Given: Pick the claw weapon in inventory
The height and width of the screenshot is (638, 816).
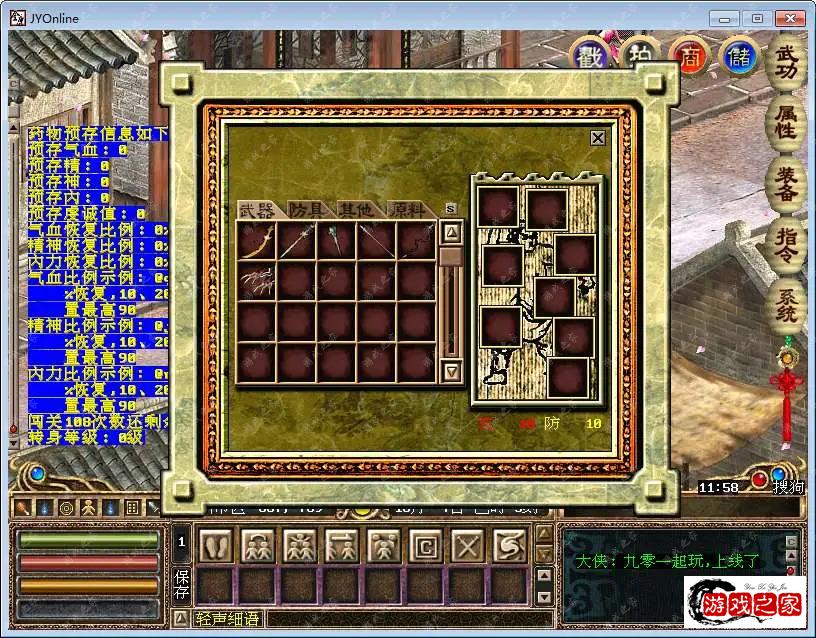Looking at the screenshot, I should point(257,281).
